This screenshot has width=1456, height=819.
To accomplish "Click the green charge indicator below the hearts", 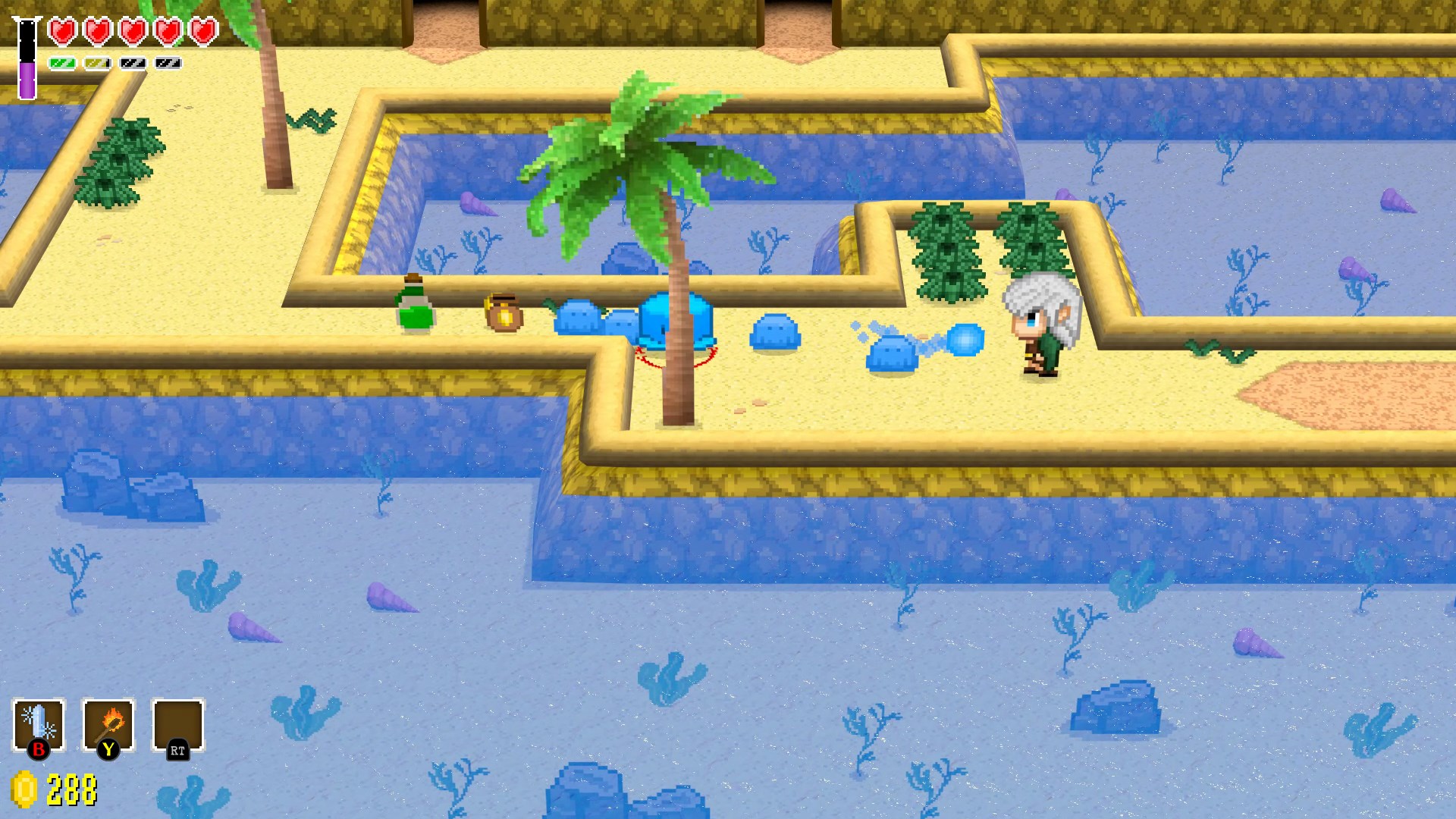I will click(63, 64).
